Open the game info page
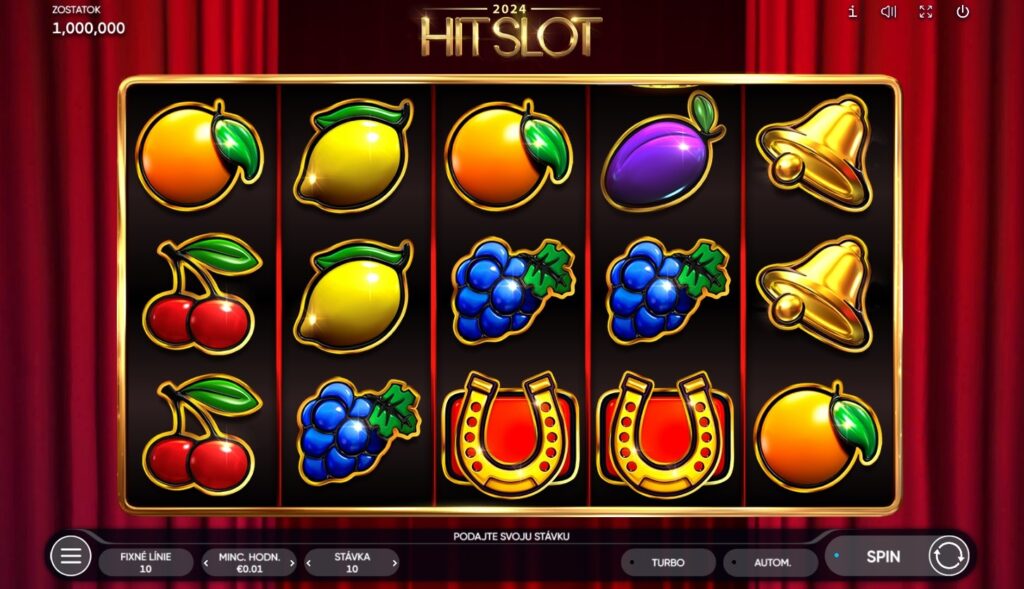1024x589 pixels. [x=852, y=12]
